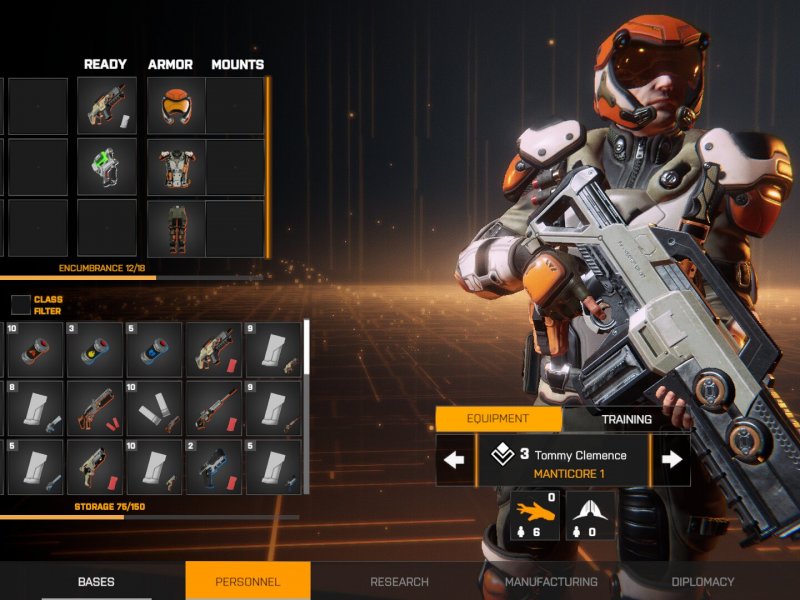Image resolution: width=800 pixels, height=600 pixels.
Task: Go to the Manufacturing tab
Action: tap(551, 581)
